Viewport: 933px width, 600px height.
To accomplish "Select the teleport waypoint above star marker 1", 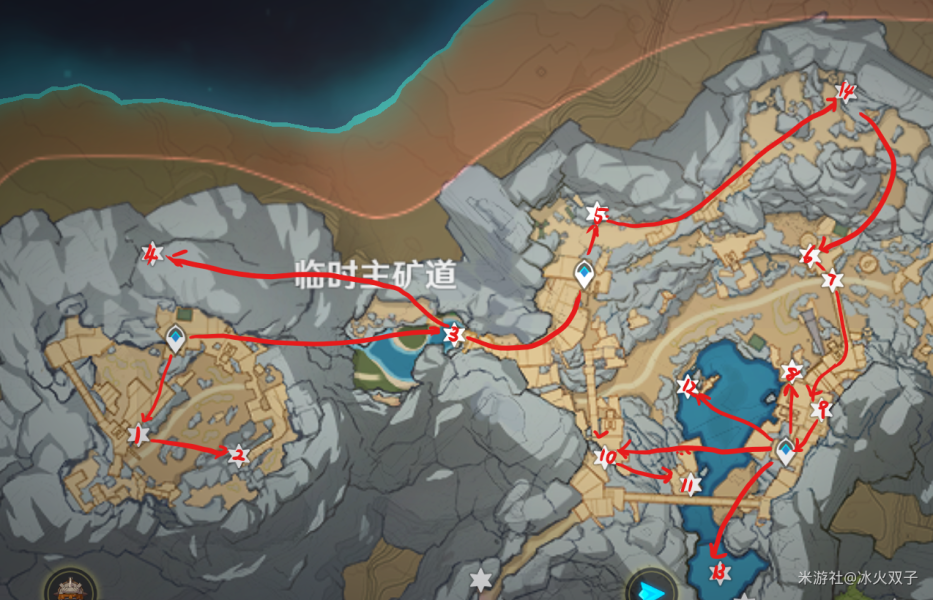I will click(x=177, y=340).
